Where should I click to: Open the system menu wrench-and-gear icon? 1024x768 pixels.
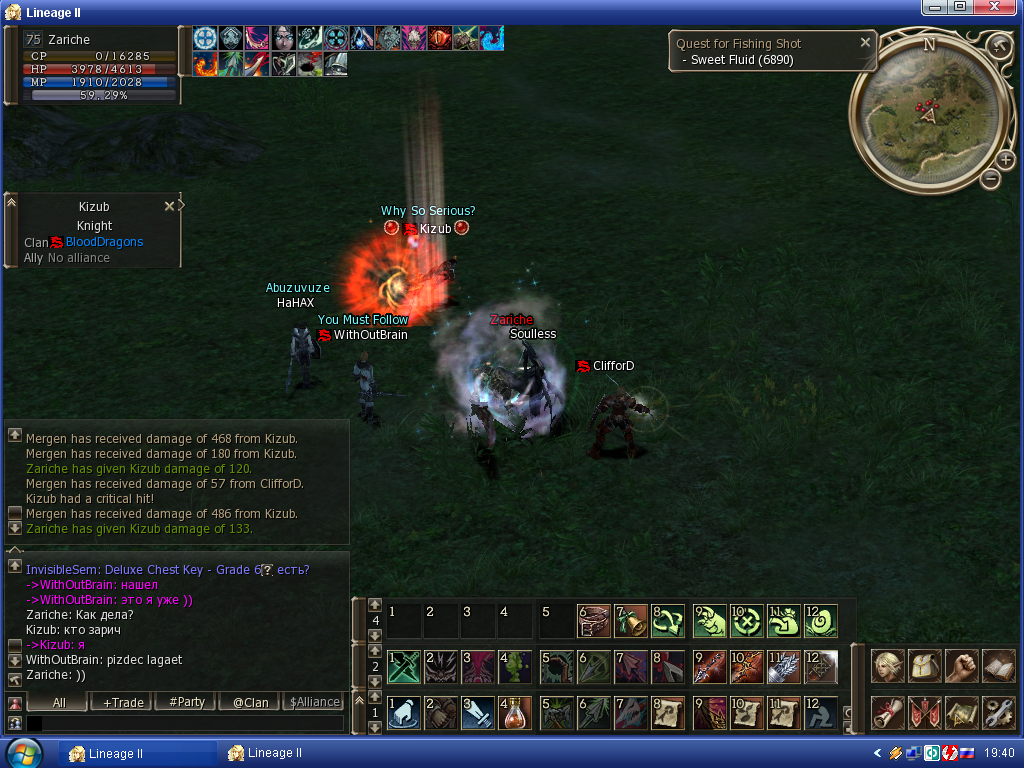(999, 712)
